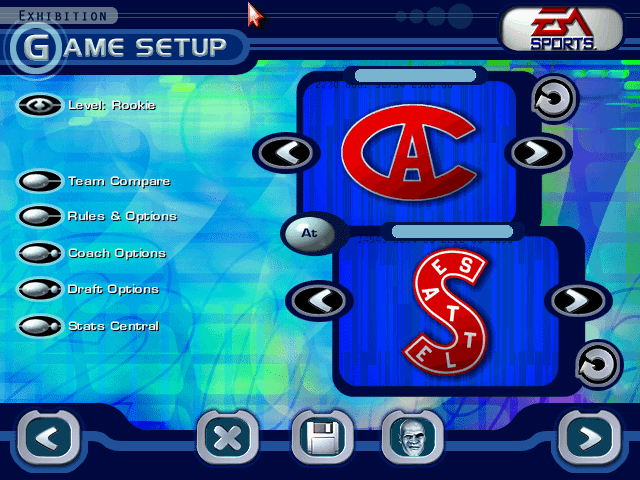
Task: Click the EA Sports logo
Action: [x=561, y=29]
